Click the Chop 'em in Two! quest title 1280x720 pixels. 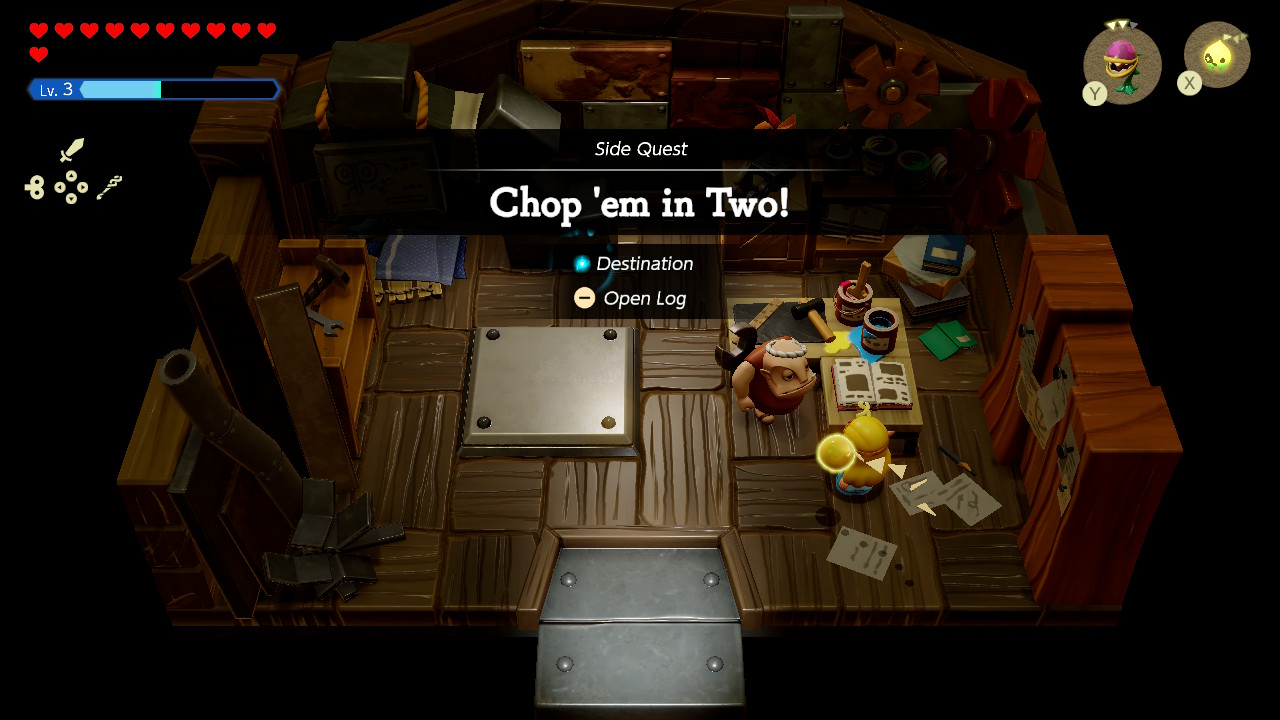click(x=640, y=204)
